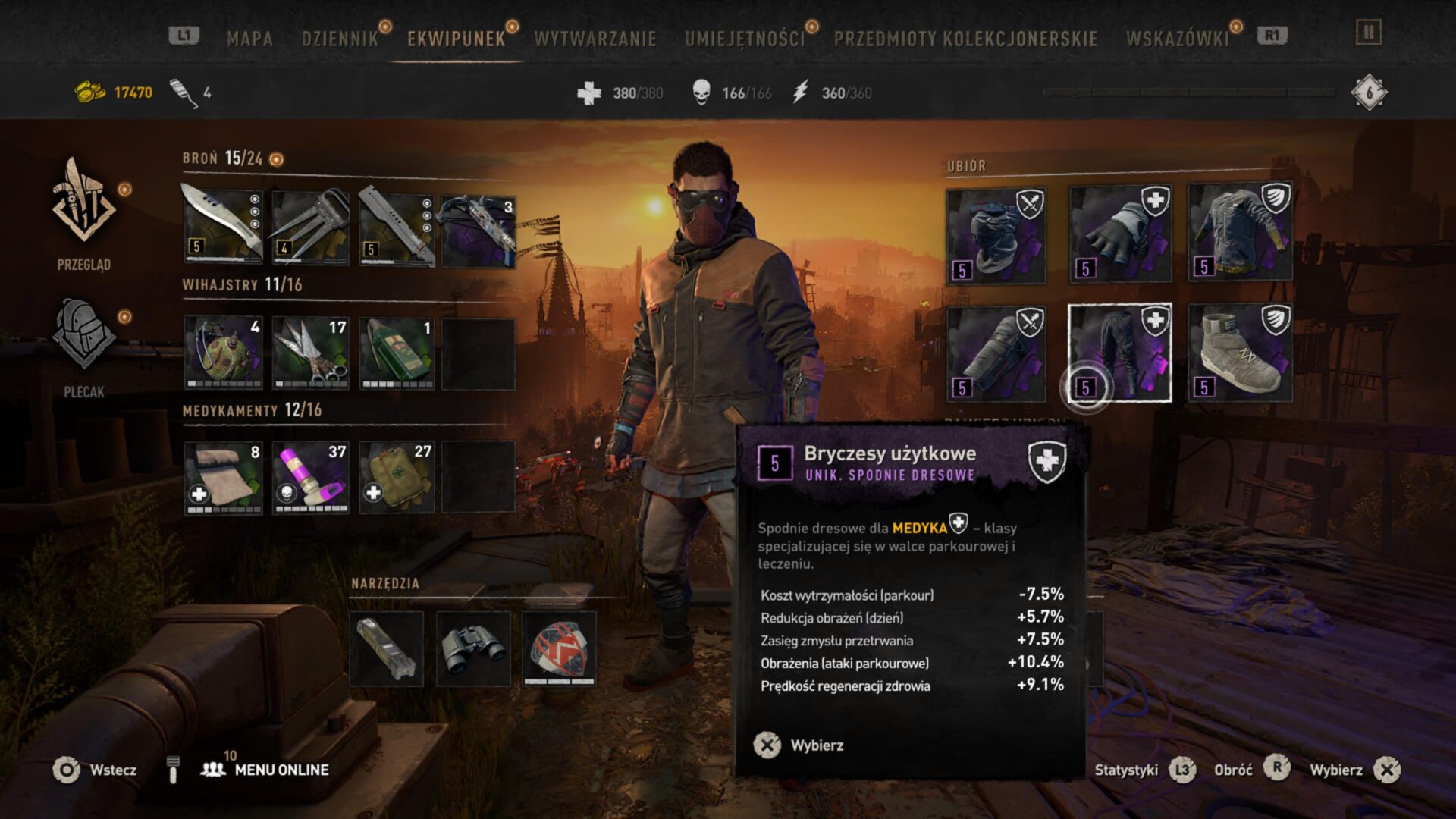
Task: Choose the gloves clothing slot
Action: 1120,234
